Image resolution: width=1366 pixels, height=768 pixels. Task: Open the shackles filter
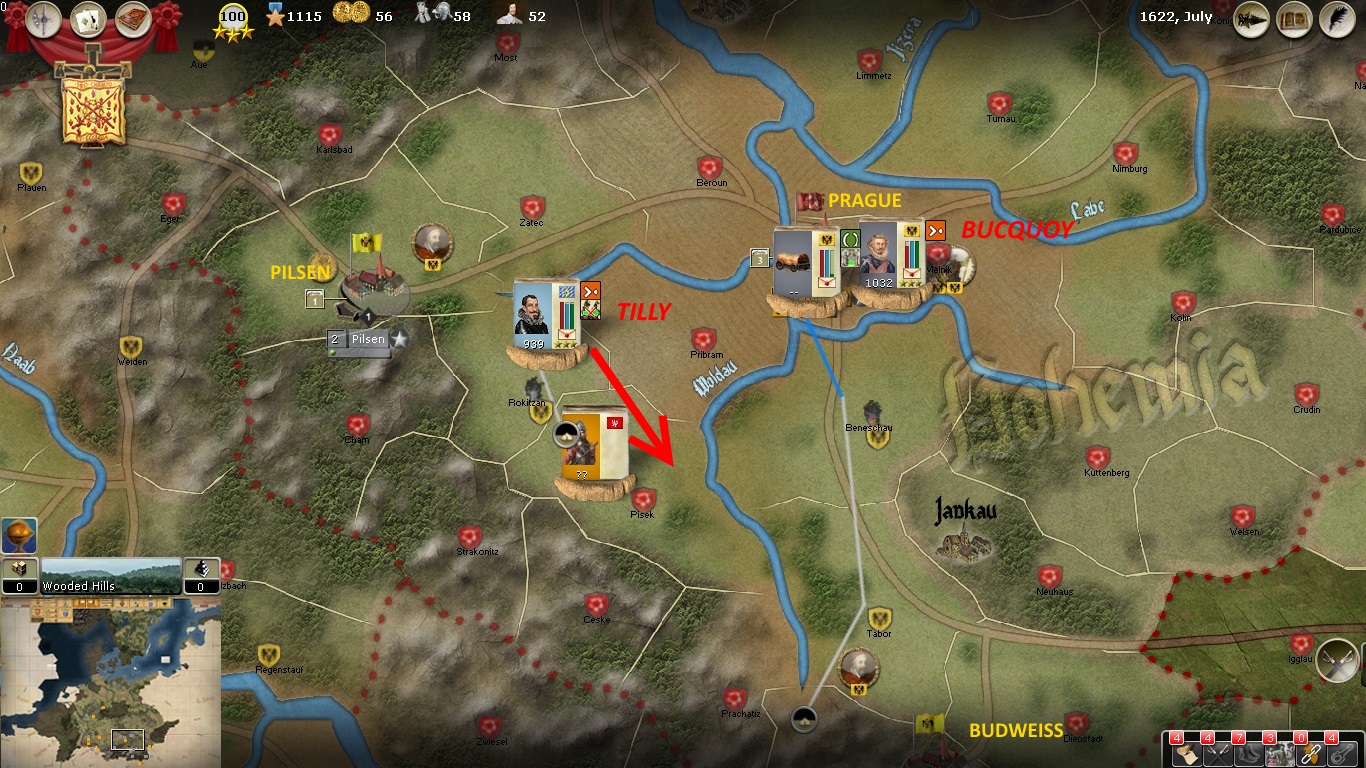tap(1342, 753)
